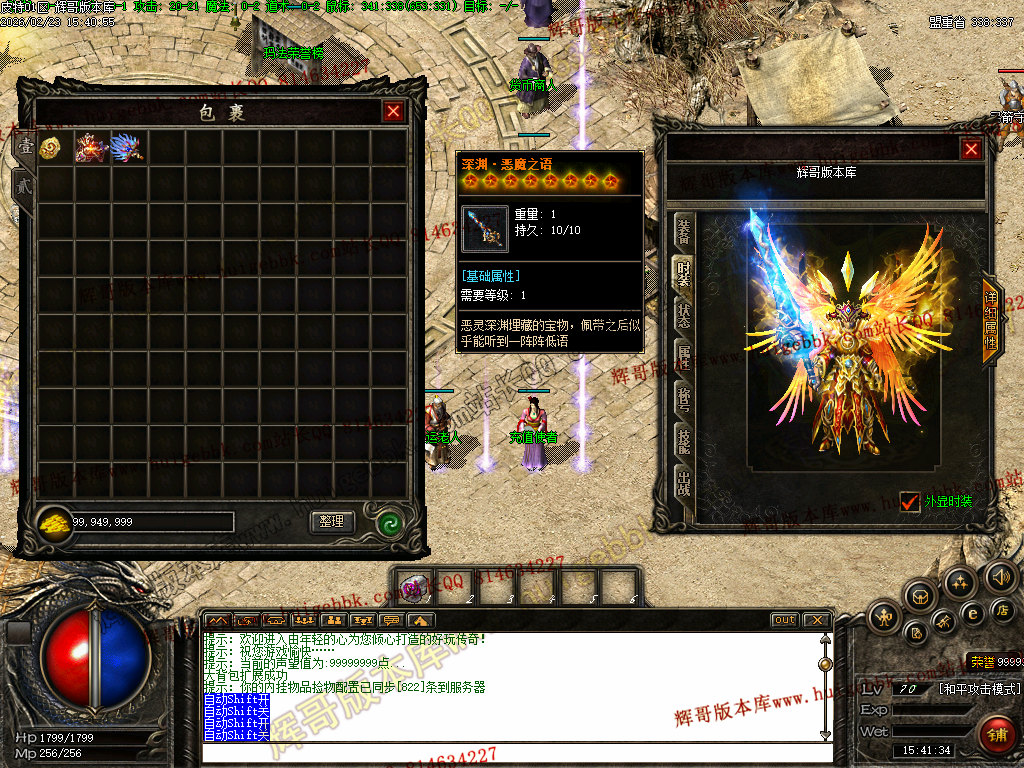Click the green swirl button in the bag
The image size is (1024, 768).
[x=389, y=522]
